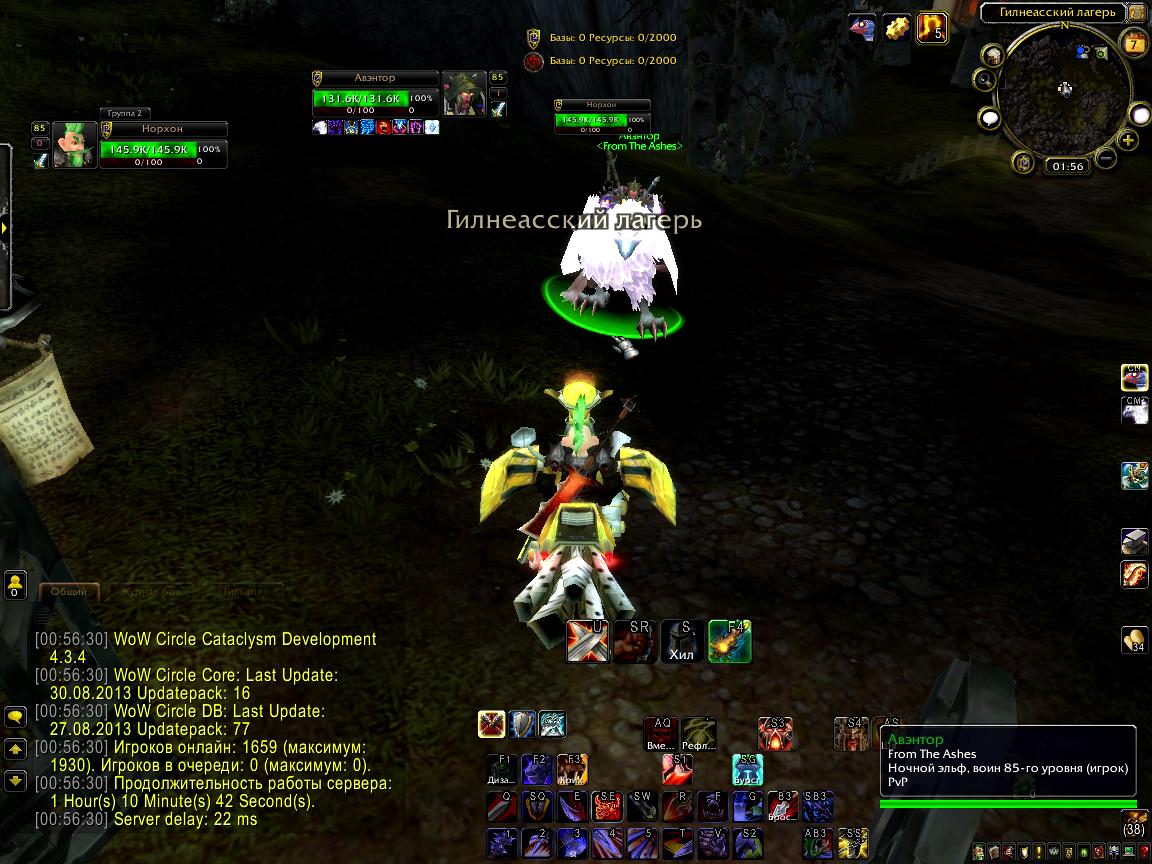This screenshot has width=1152, height=864.
Task: Use the helmet ability labeled Хил
Action: (x=682, y=641)
